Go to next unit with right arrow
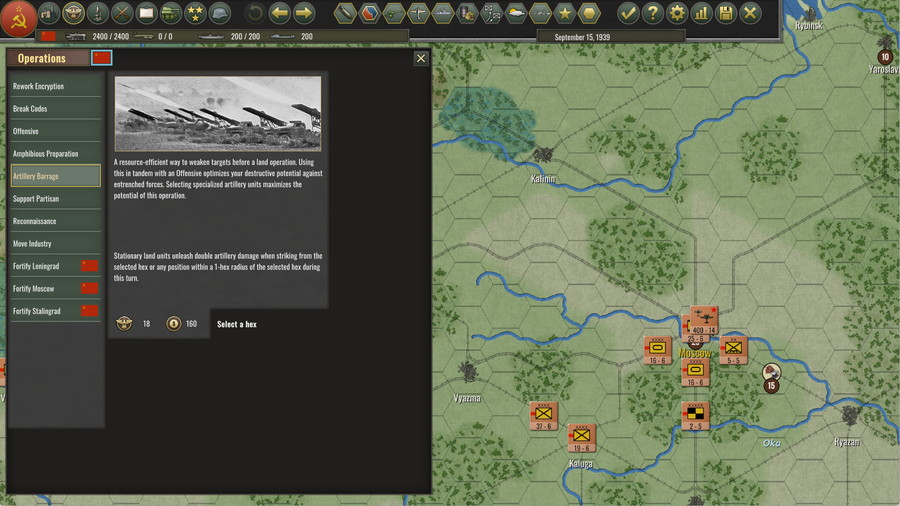Screen dimensions: 900x506 point(304,13)
